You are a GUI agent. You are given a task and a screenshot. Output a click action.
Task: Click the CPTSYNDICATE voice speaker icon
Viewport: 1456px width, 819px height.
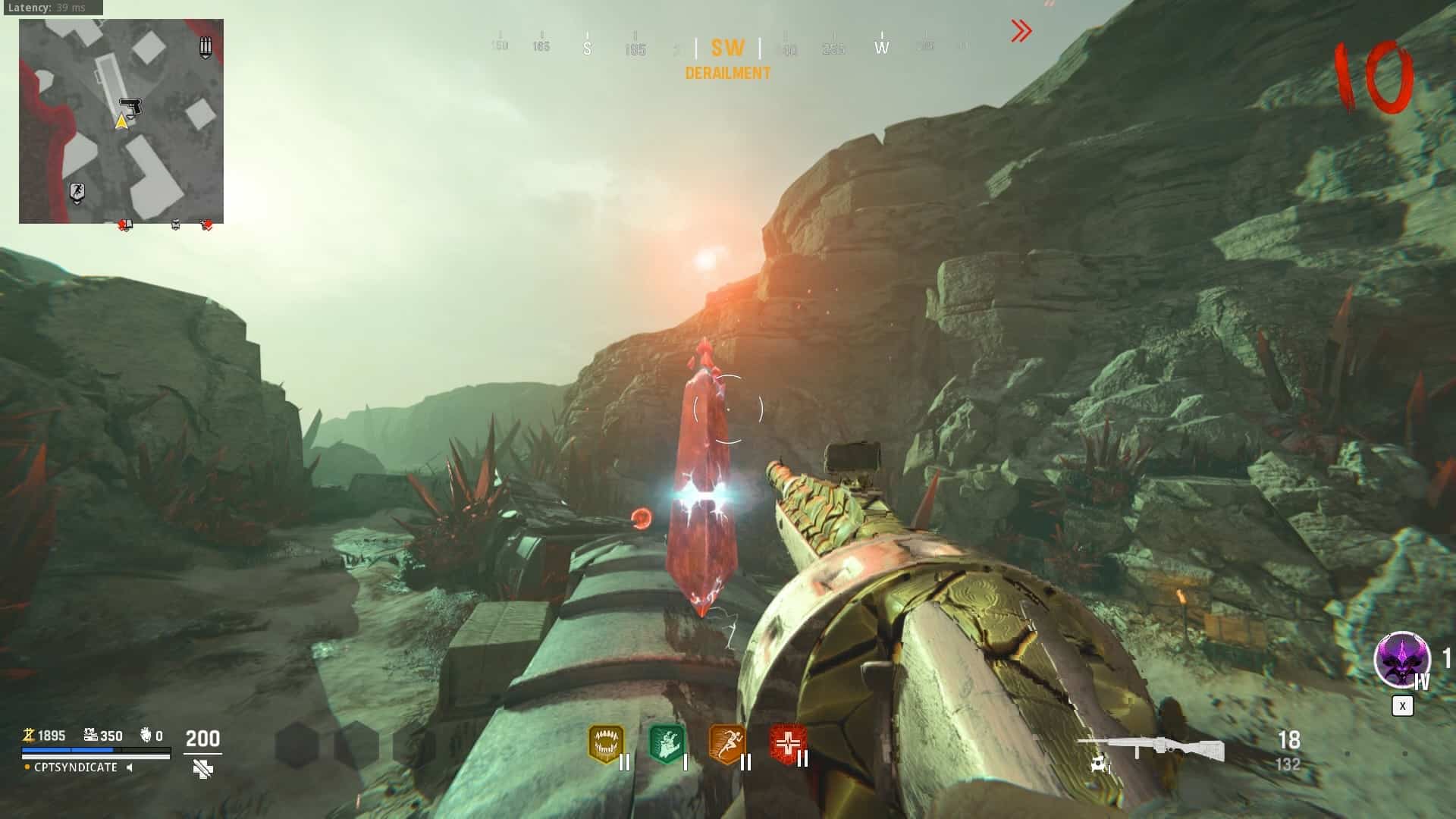130,767
